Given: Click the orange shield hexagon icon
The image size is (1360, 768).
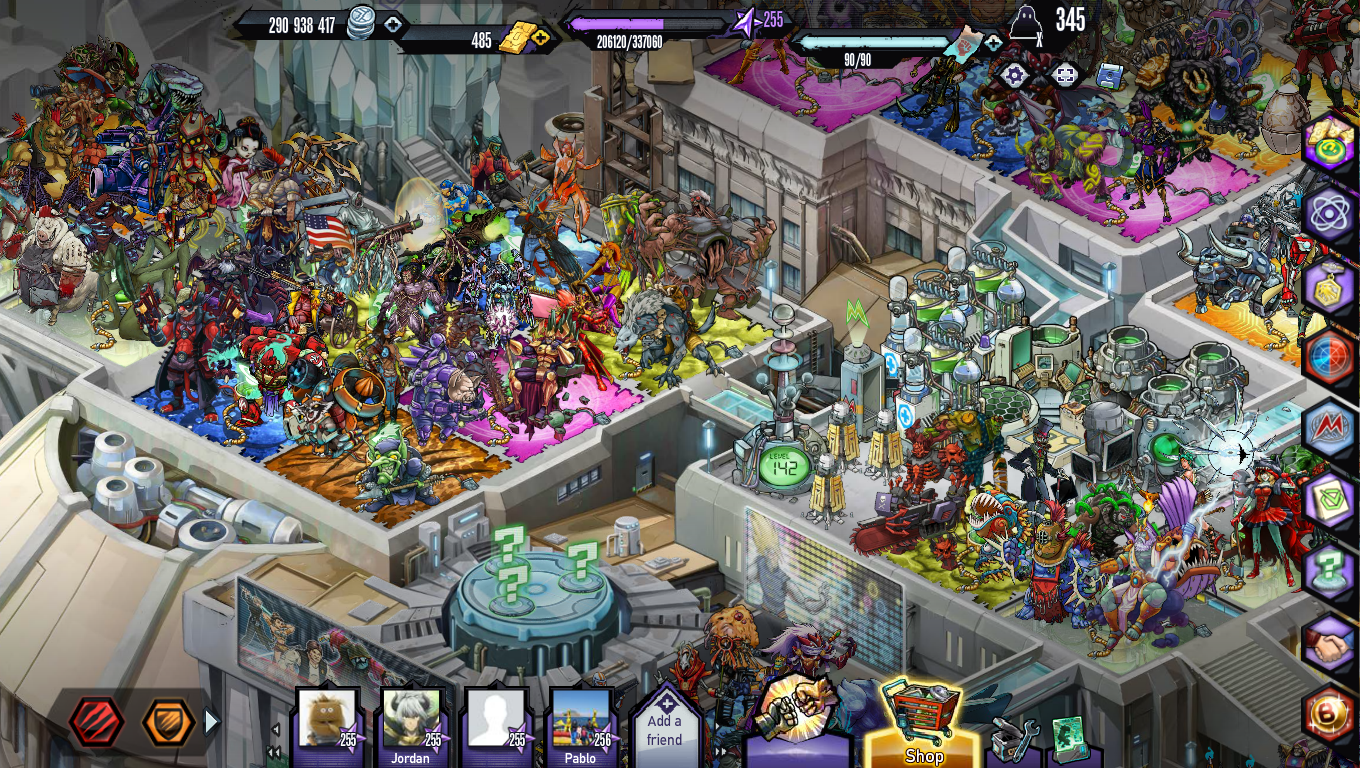Looking at the screenshot, I should [x=167, y=722].
